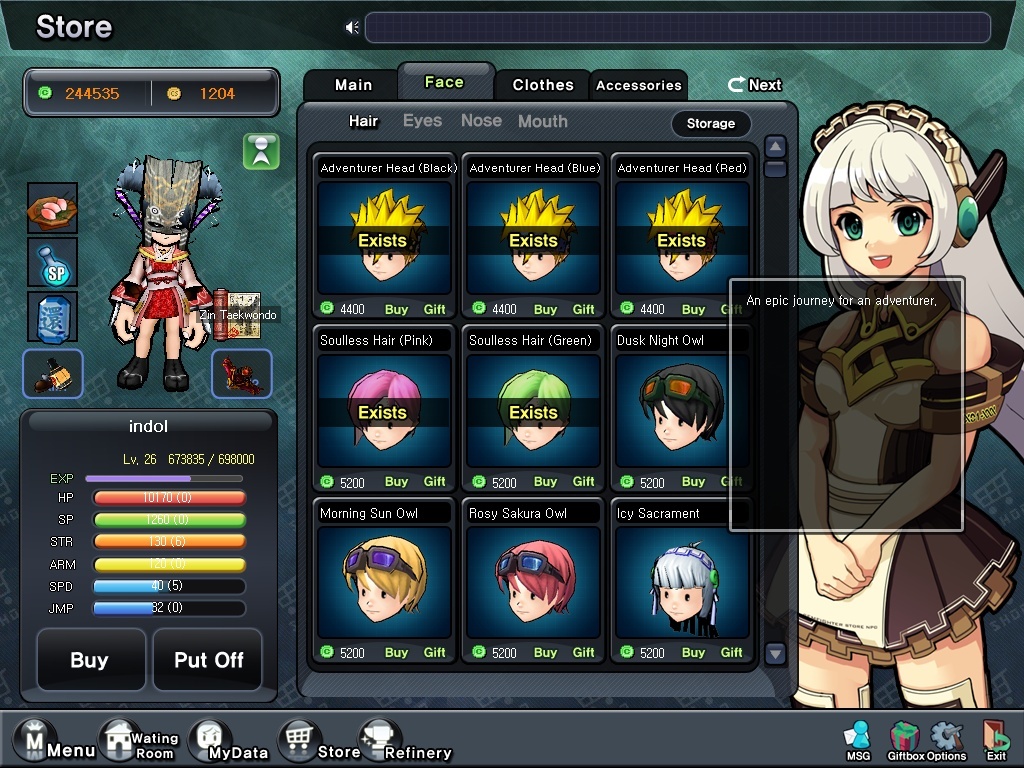The image size is (1024, 768).
Task: Click Put Off to remove equipped item
Action: tap(208, 660)
